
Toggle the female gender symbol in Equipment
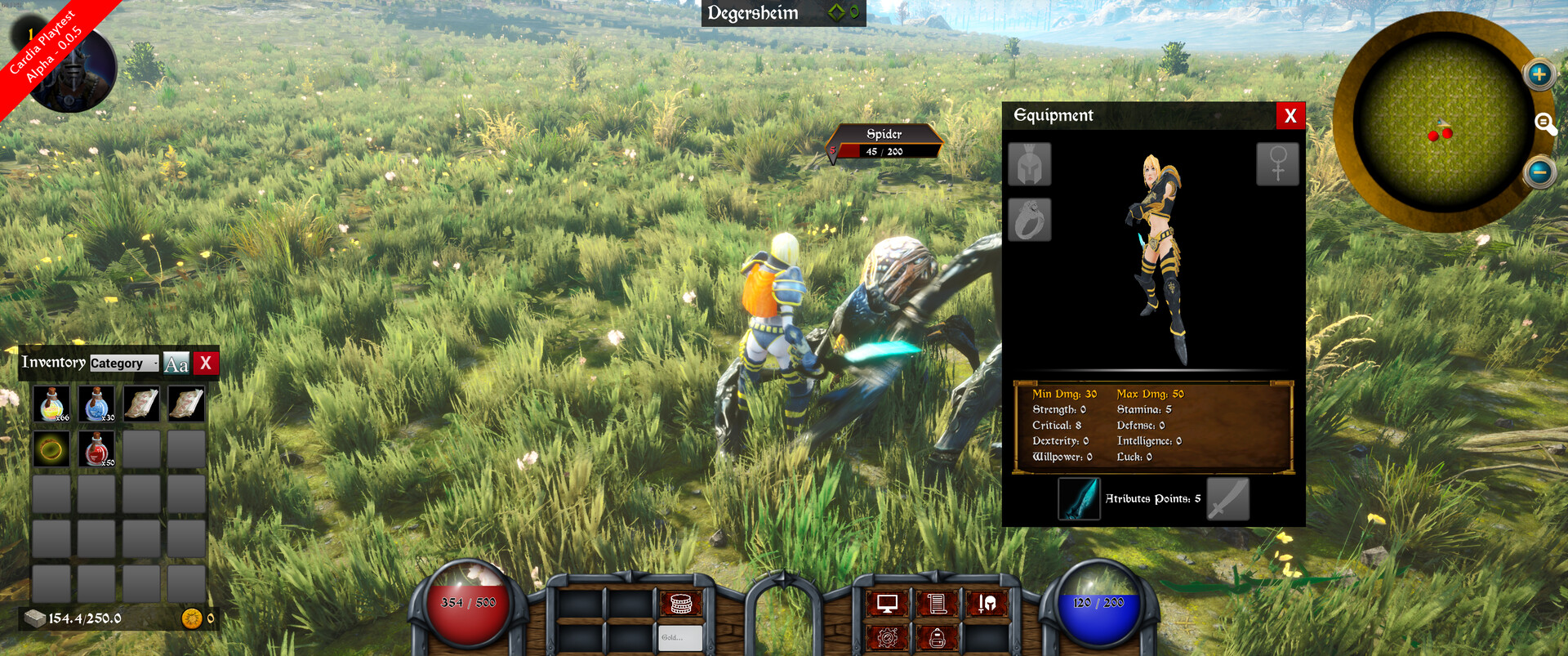coord(1277,163)
